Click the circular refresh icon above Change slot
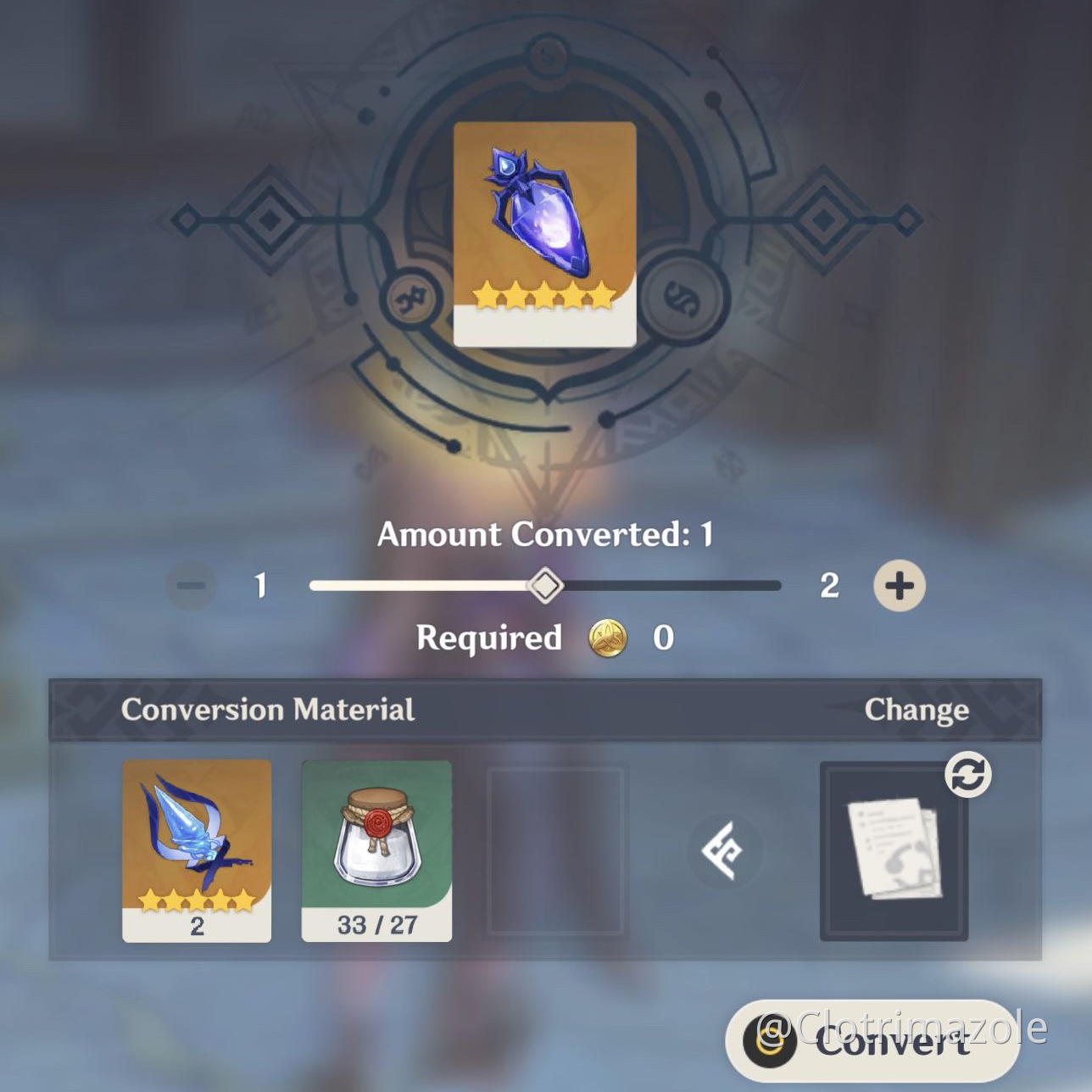1092x1092 pixels. 969,772
